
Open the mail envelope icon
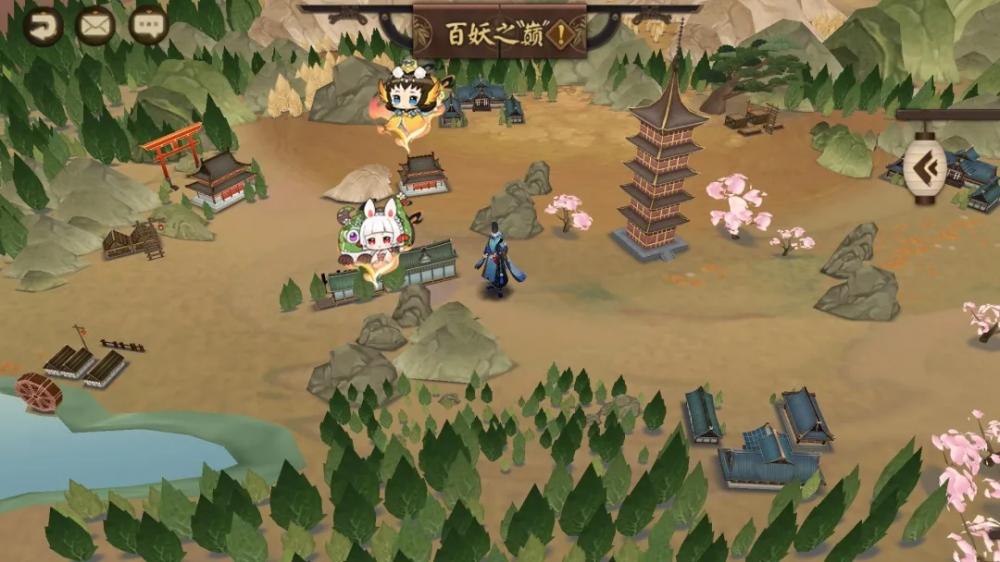tap(95, 26)
